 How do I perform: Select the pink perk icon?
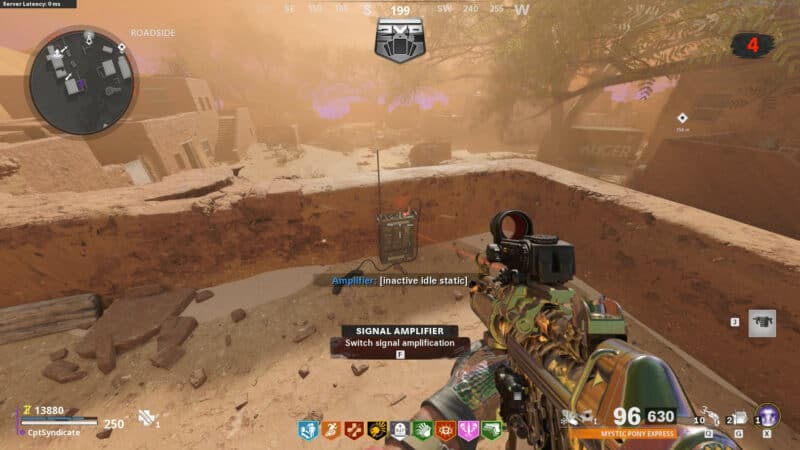click(469, 430)
